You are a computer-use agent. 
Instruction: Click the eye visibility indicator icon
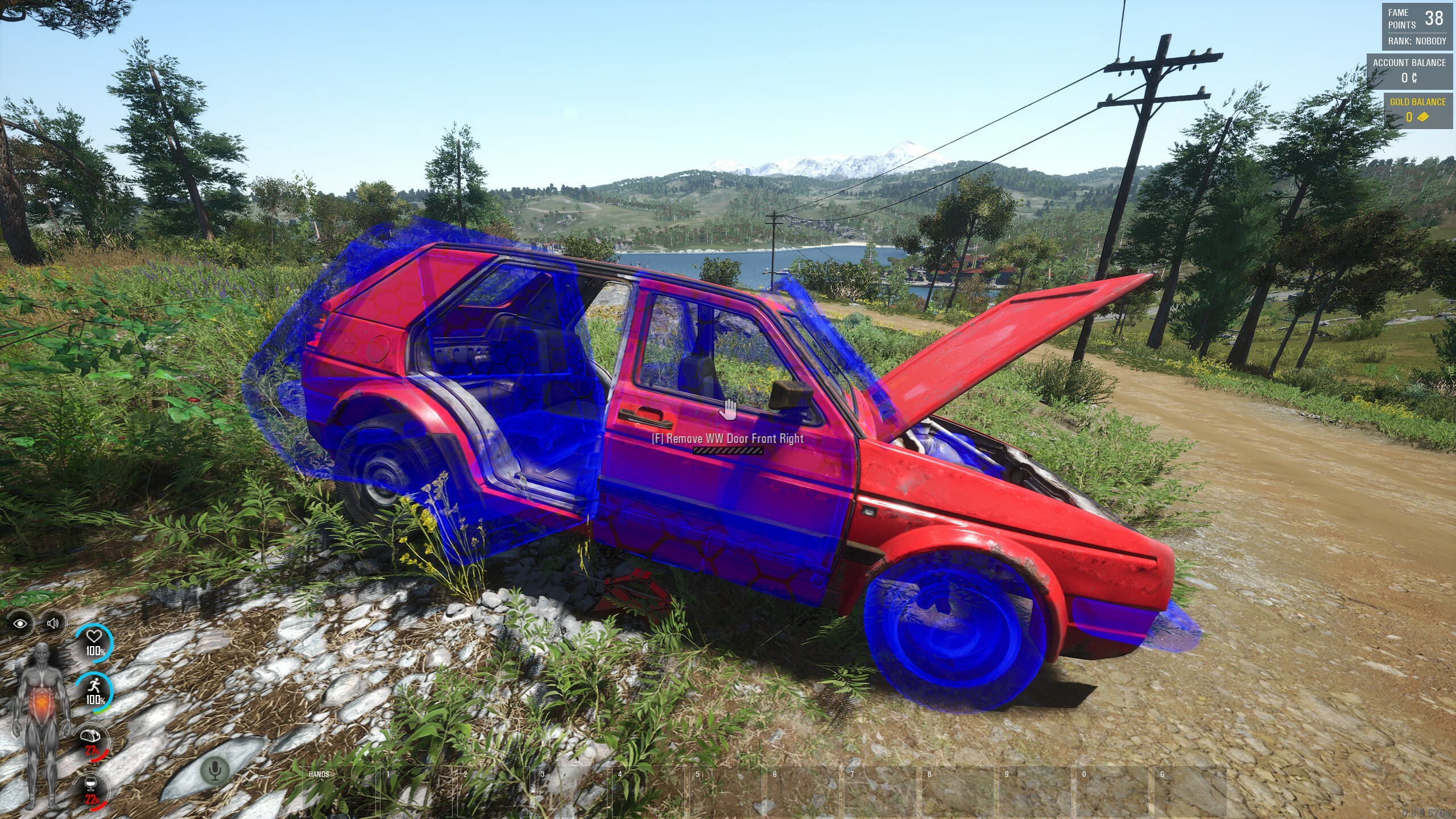click(20, 623)
